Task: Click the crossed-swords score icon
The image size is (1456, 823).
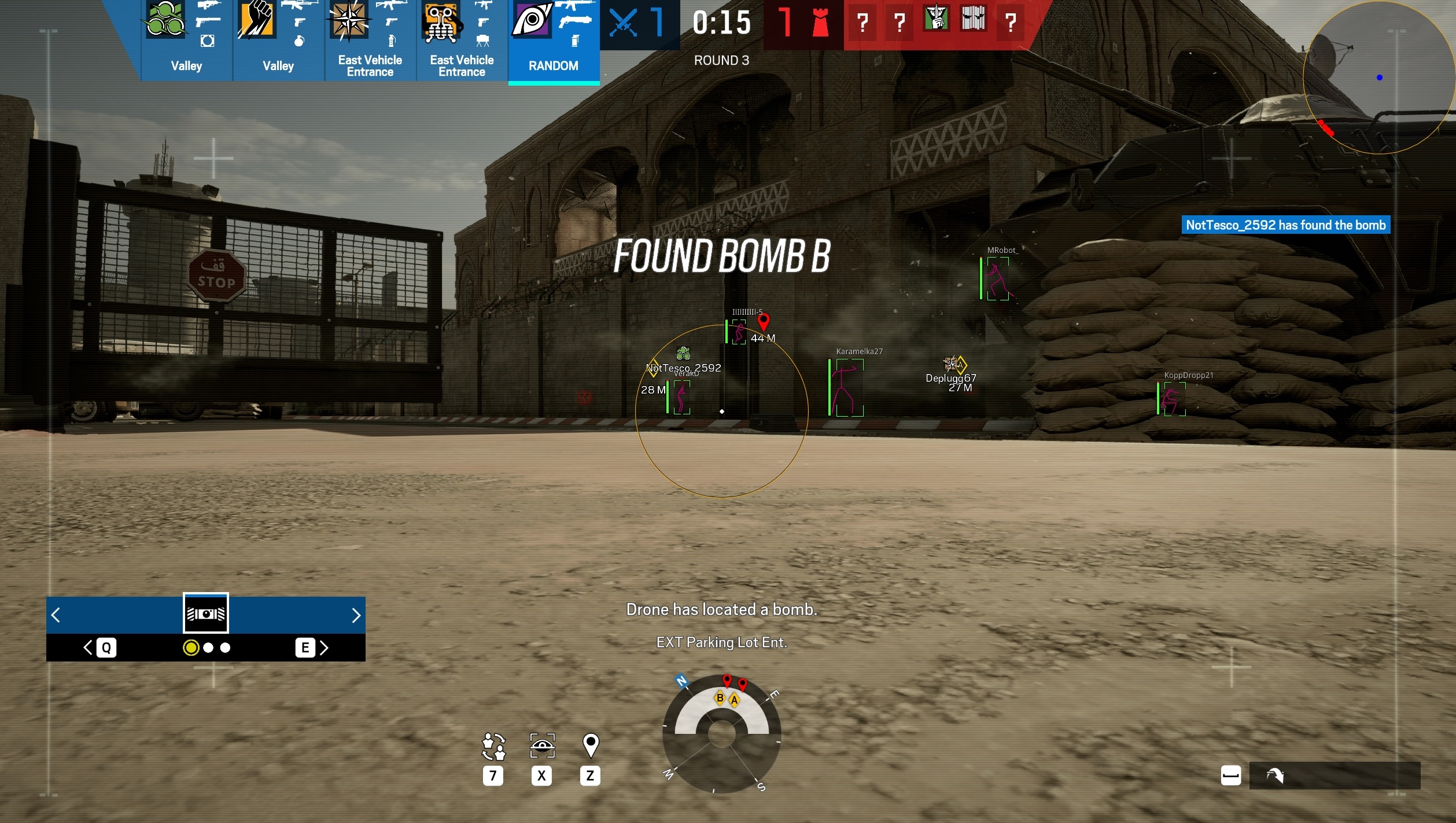Action: point(623,23)
